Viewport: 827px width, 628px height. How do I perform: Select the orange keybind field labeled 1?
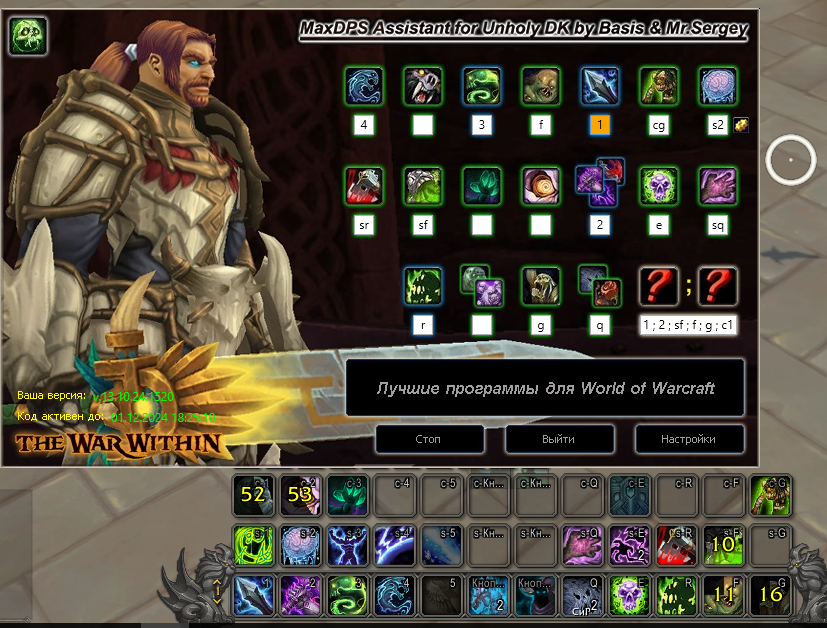[600, 125]
